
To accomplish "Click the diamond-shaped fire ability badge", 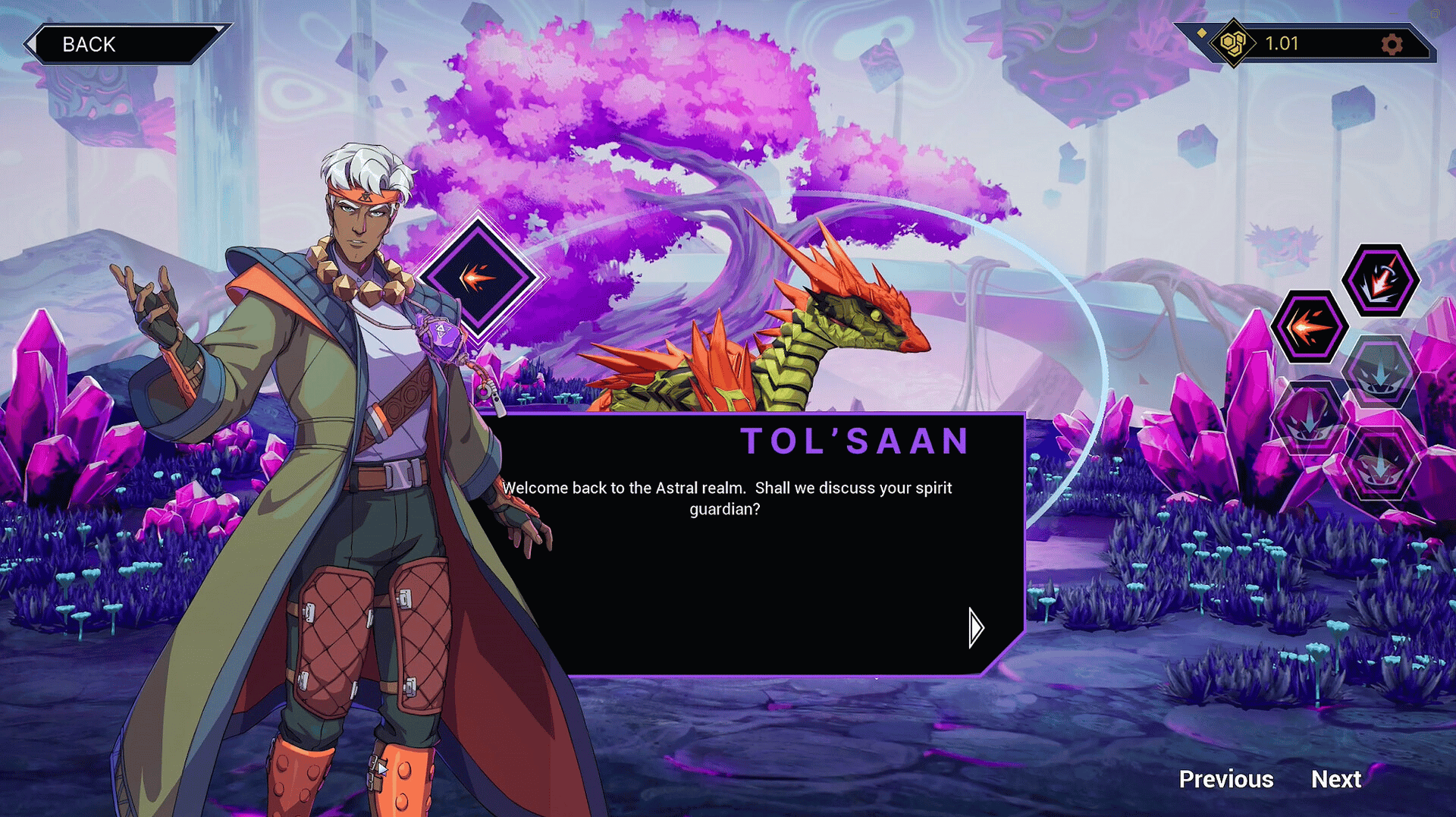I will point(479,277).
